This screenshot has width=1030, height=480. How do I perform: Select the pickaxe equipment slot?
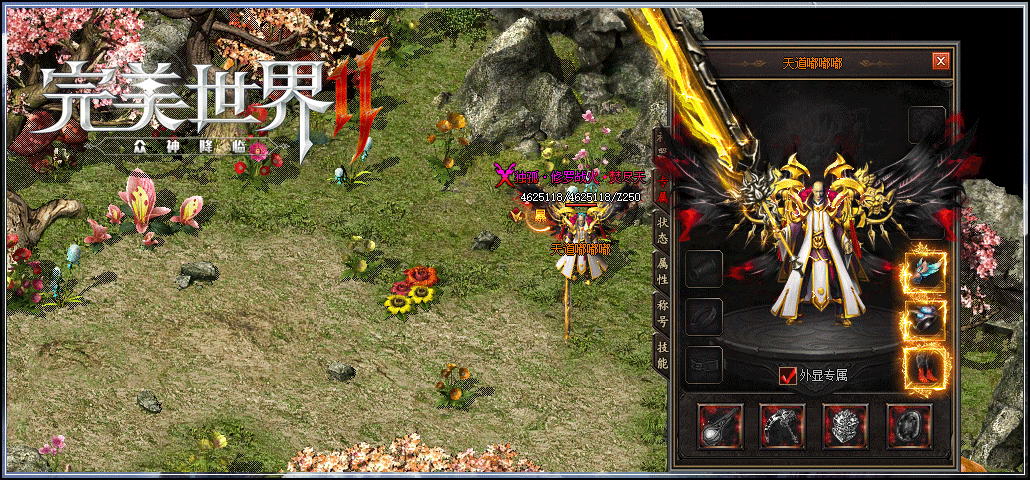[783, 425]
